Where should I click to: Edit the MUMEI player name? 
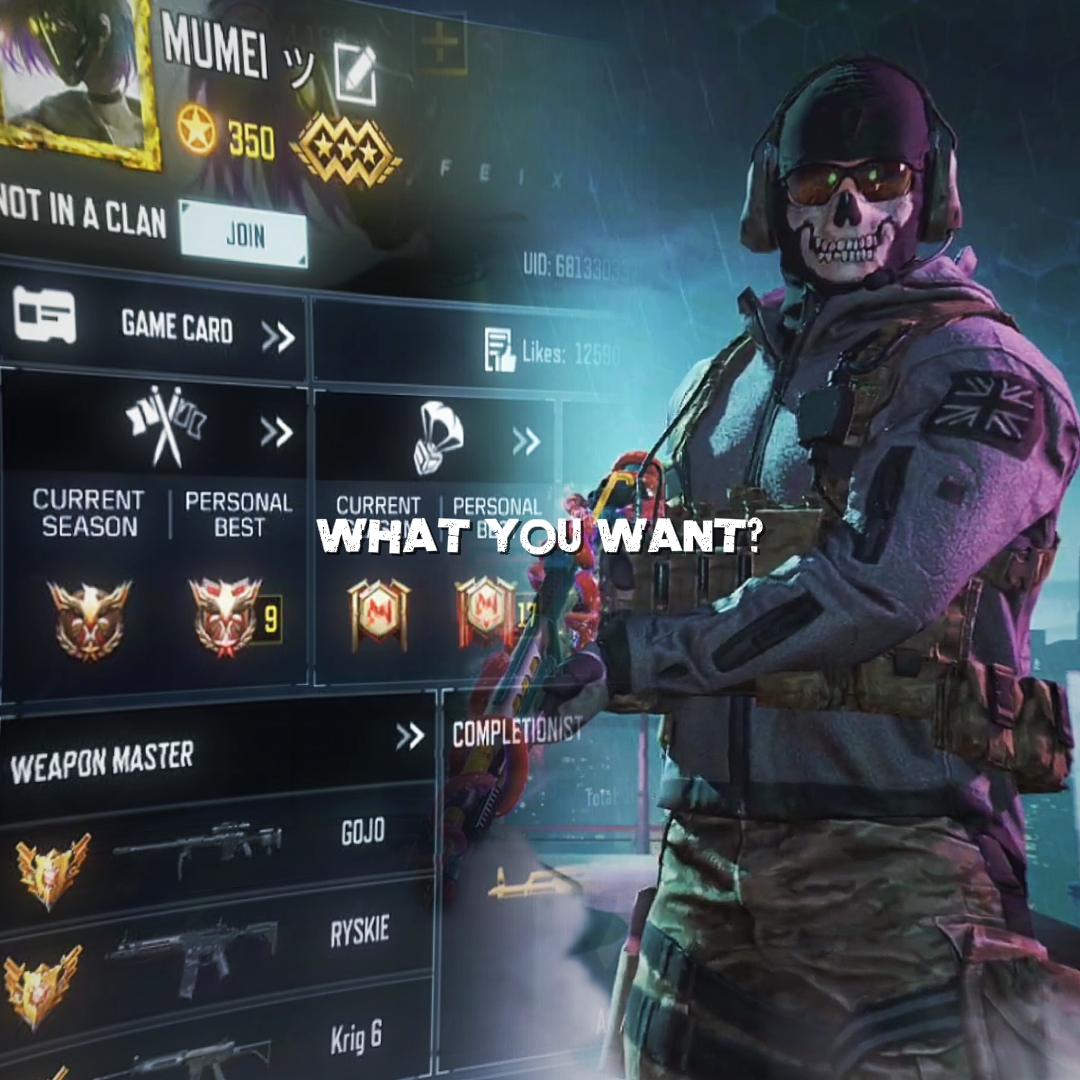pos(355,73)
